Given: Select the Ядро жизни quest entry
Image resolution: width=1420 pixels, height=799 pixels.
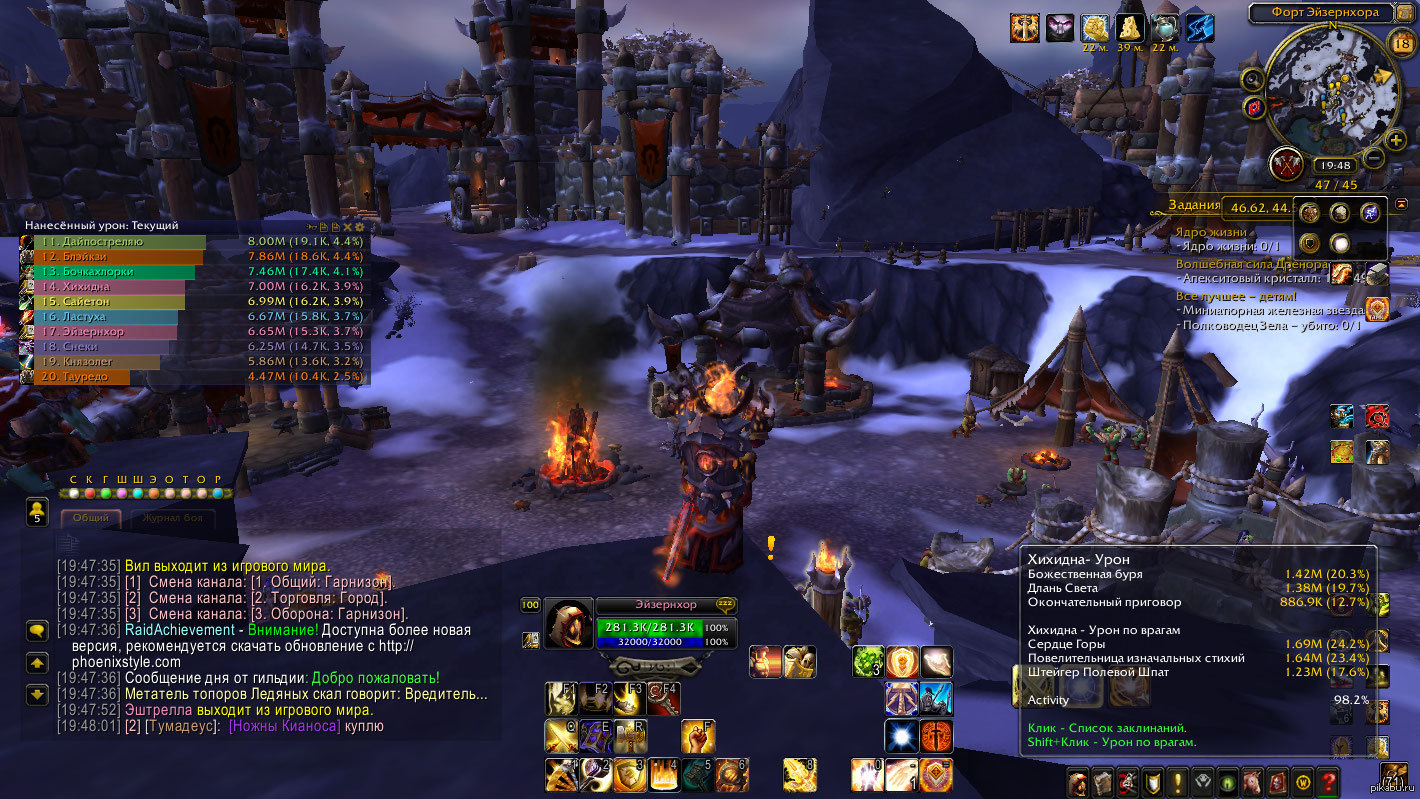Looking at the screenshot, I should click(x=1208, y=232).
